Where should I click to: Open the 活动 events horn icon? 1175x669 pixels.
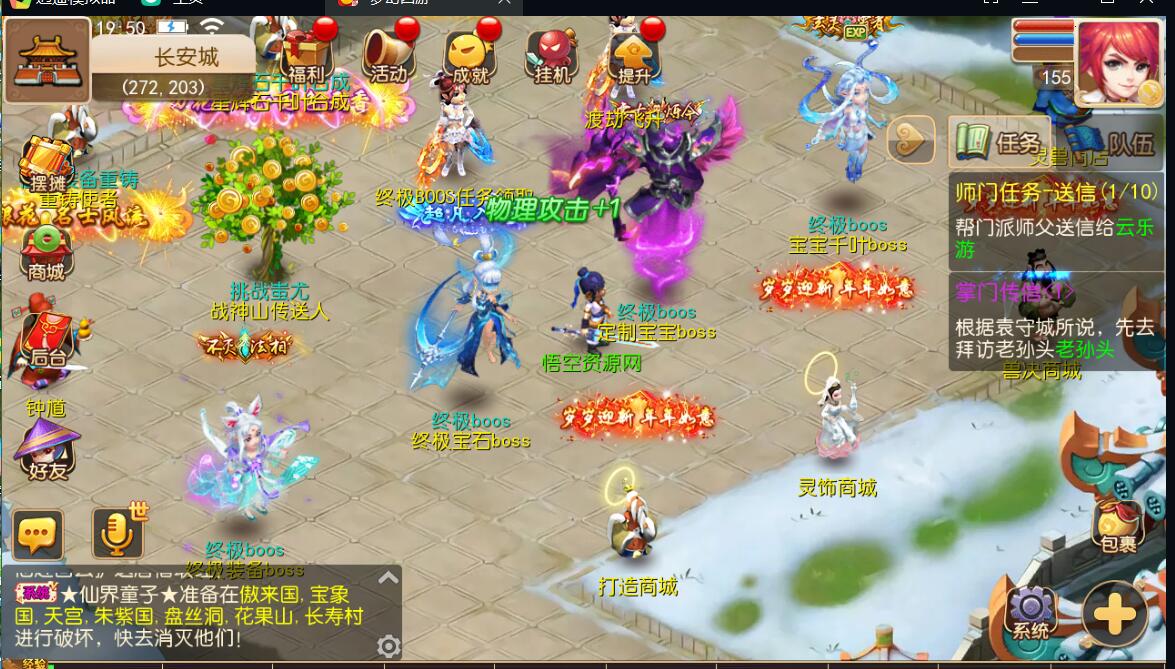(388, 55)
